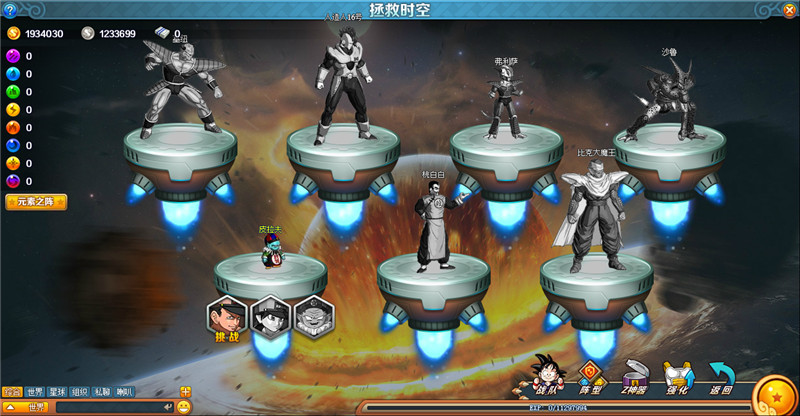The image size is (800, 416).
Task: Switch to the 私聊 chat tab
Action: pyautogui.click(x=102, y=391)
